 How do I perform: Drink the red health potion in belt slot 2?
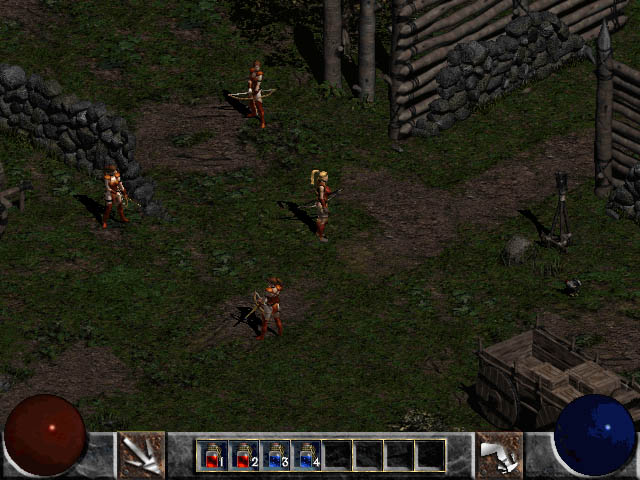point(244,455)
